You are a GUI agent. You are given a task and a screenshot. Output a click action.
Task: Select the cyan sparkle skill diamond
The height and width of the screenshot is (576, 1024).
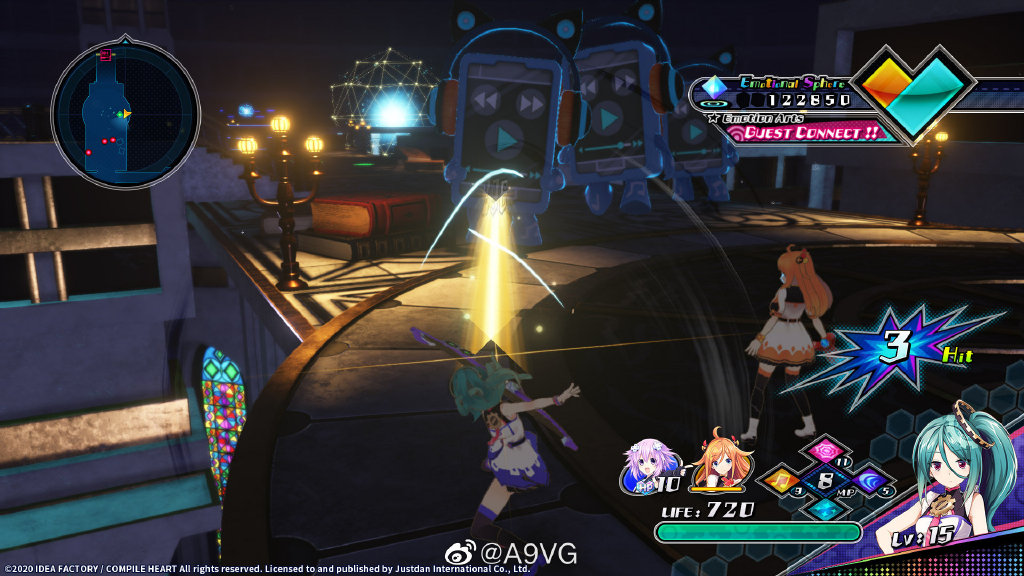tap(826, 508)
